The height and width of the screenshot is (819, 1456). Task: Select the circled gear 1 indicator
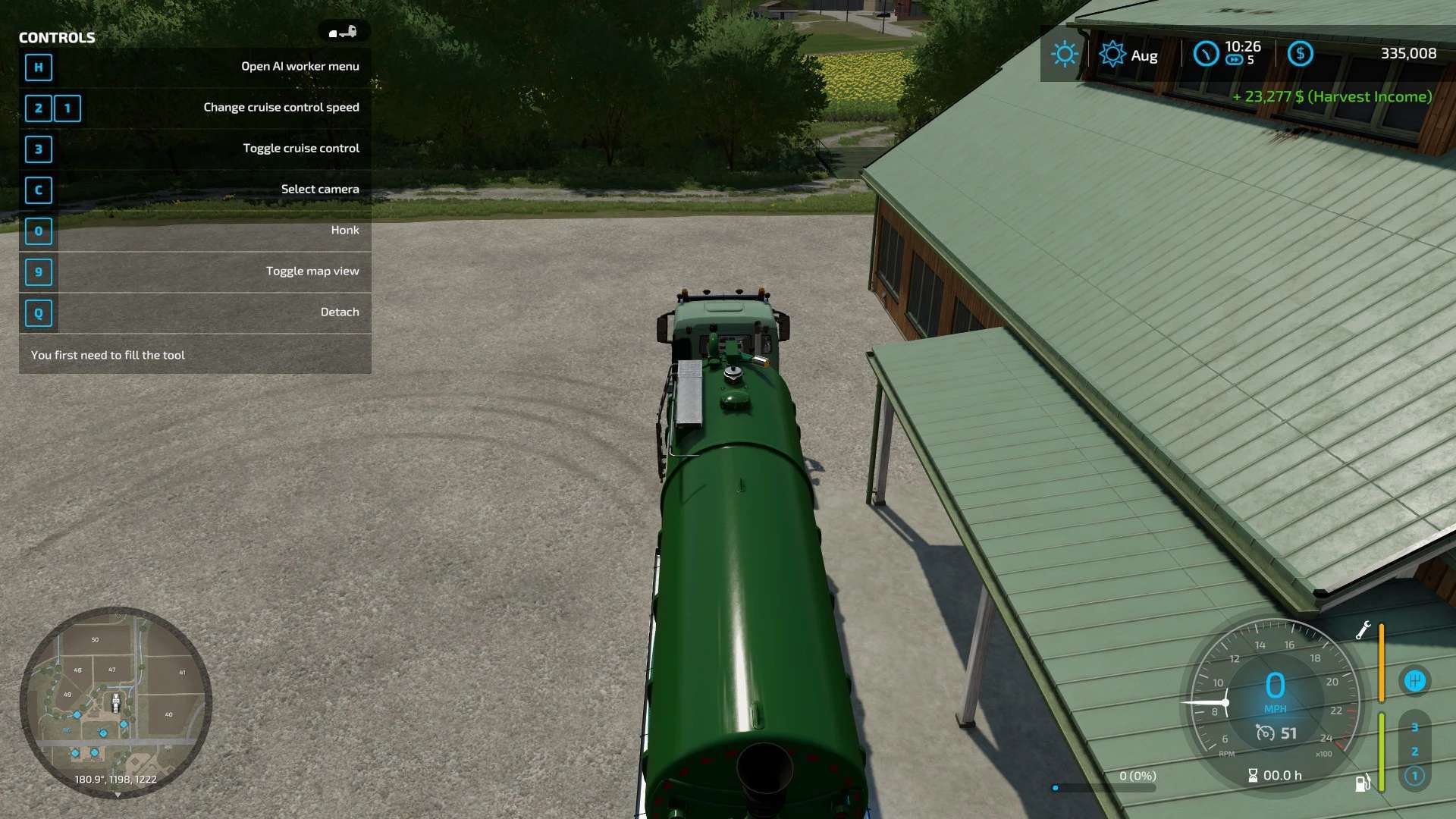click(1414, 776)
